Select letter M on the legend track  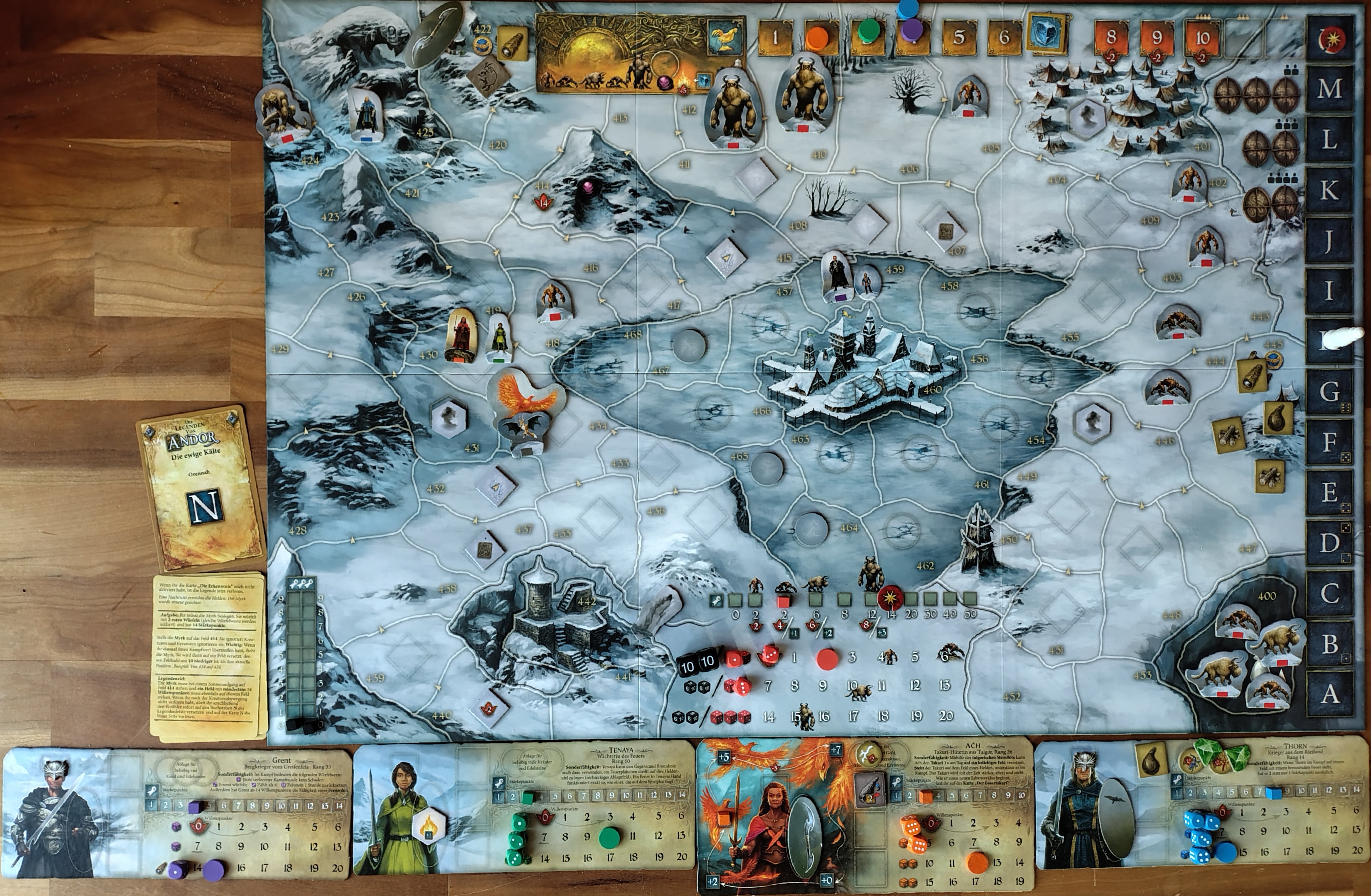point(1329,89)
